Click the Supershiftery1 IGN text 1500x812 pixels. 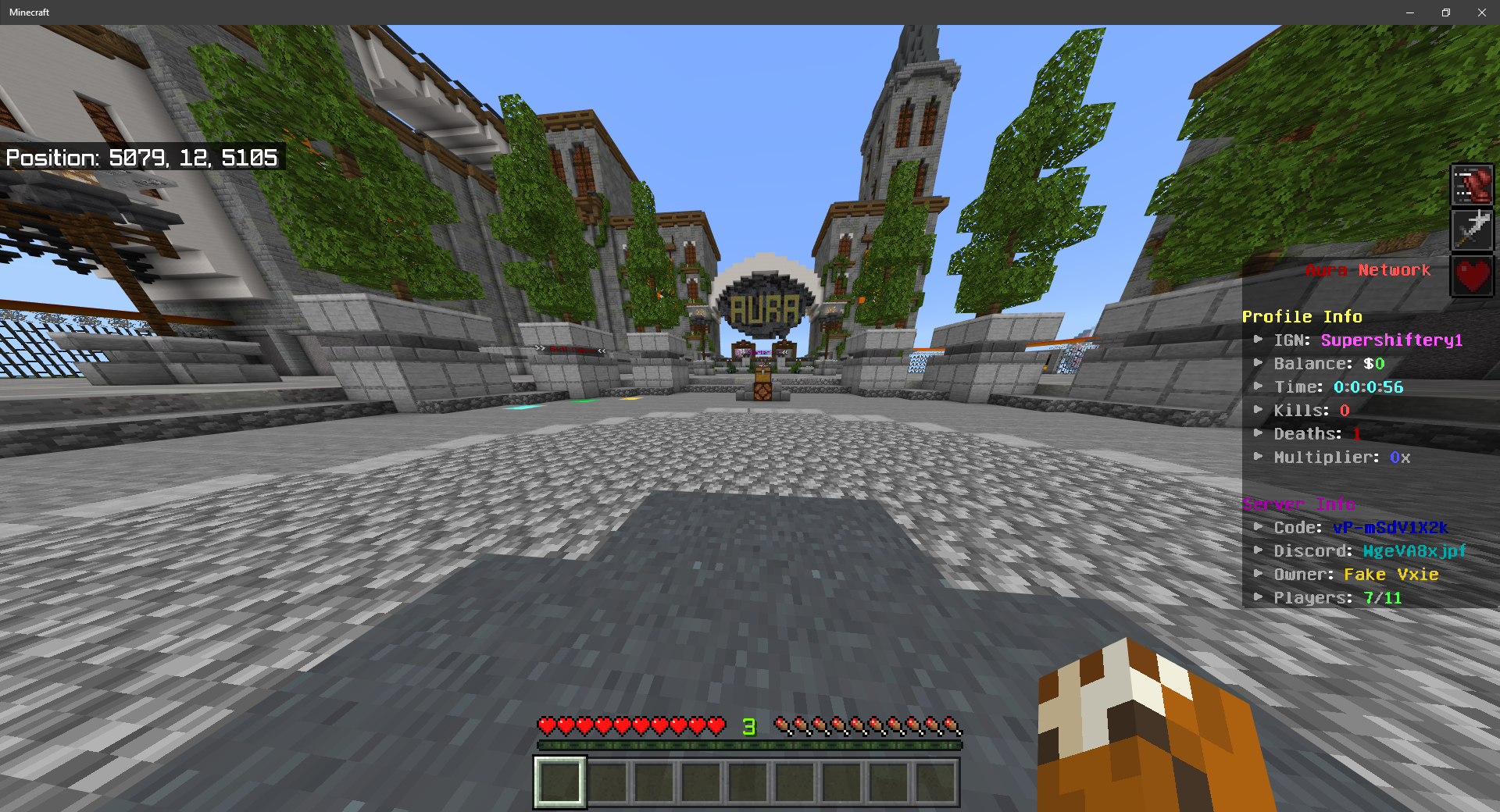tap(1391, 340)
